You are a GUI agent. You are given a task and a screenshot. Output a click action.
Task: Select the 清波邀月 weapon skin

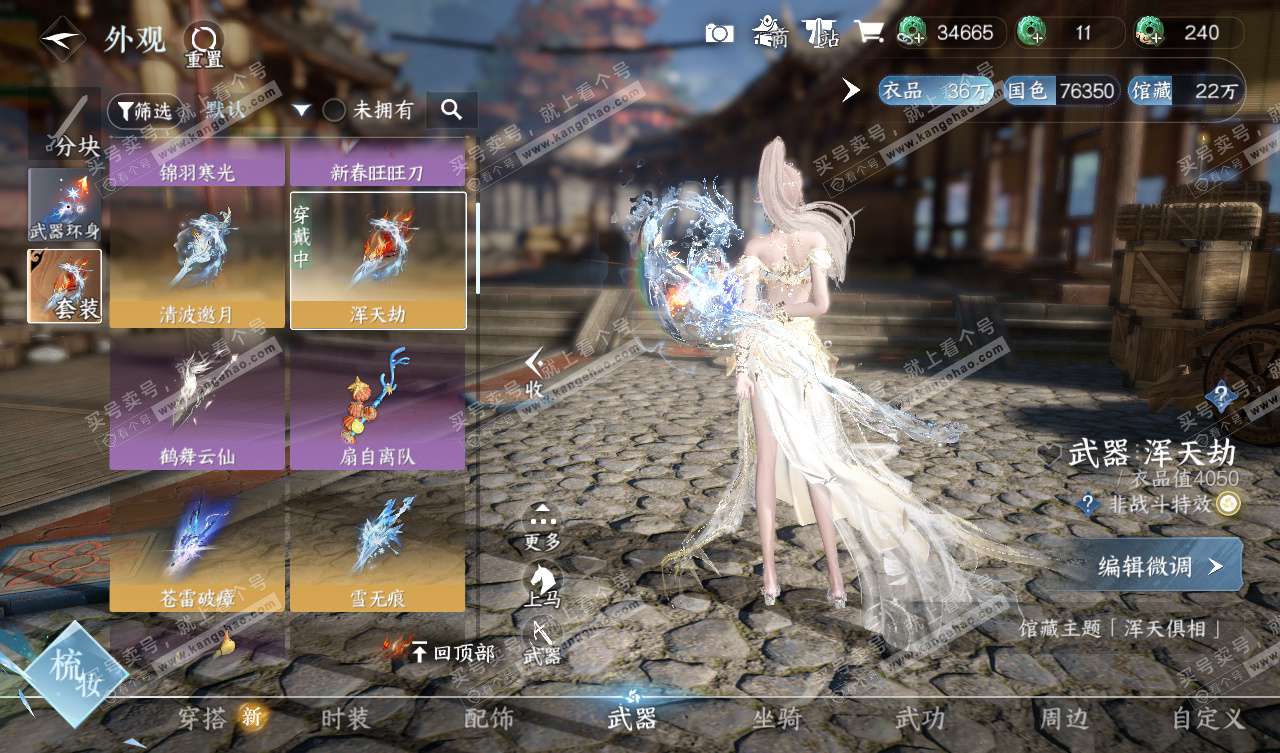[197, 260]
